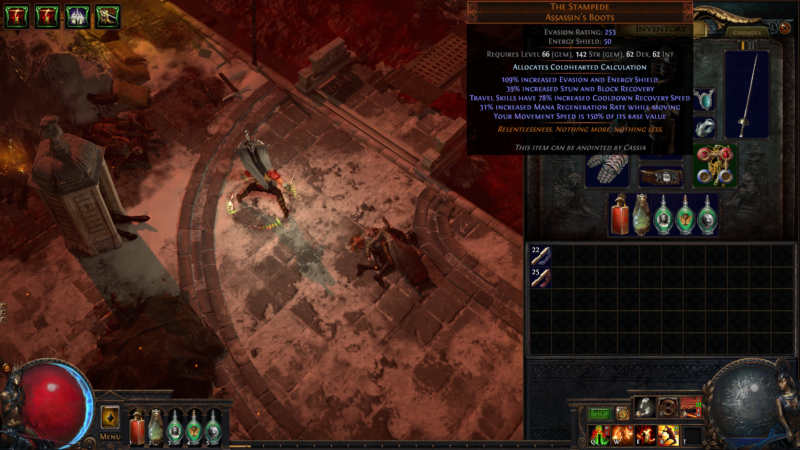Activate the skill bound to E
800x450 pixels.
click(644, 435)
